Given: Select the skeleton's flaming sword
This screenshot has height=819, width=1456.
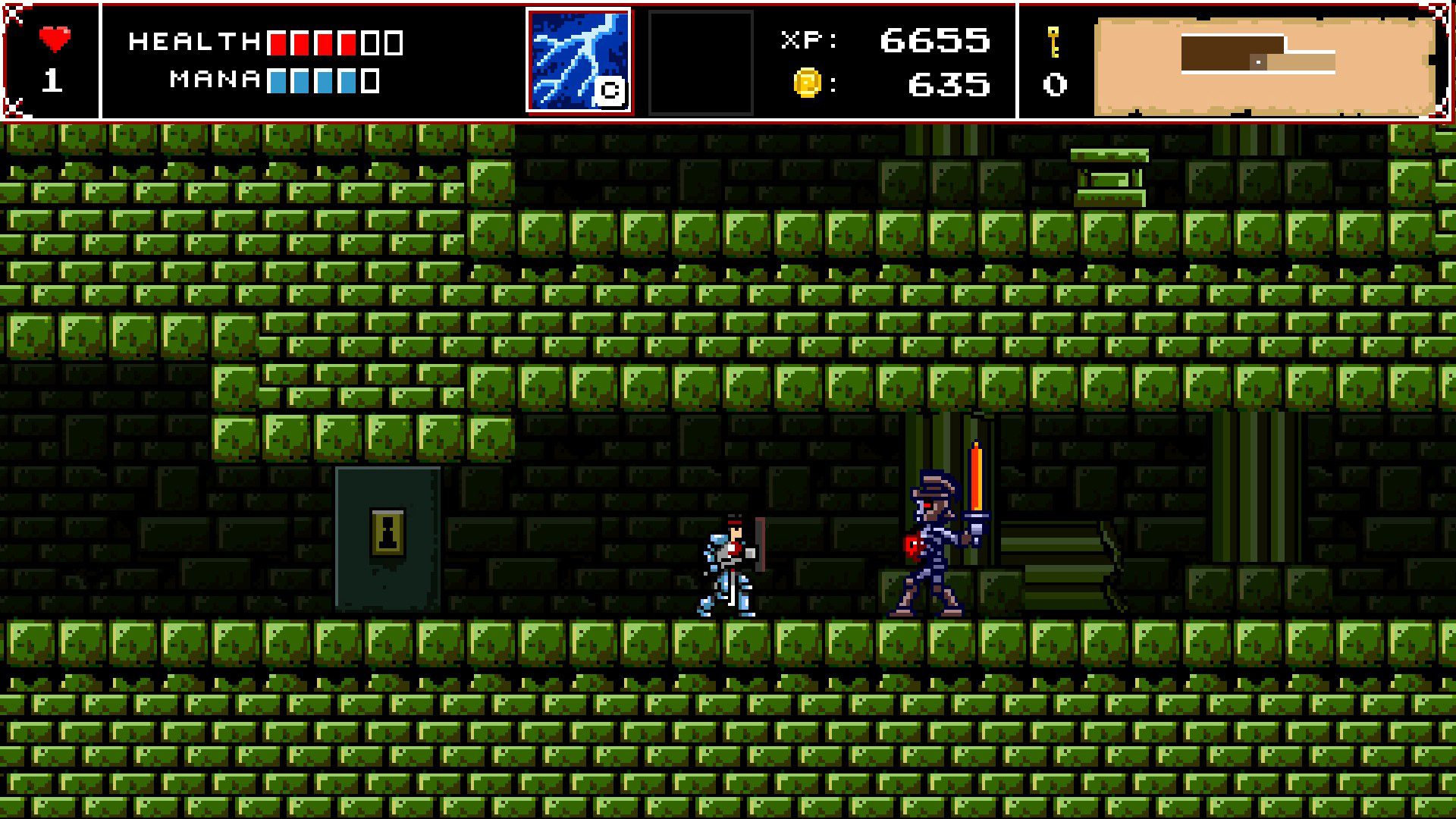Looking at the screenshot, I should click(974, 478).
